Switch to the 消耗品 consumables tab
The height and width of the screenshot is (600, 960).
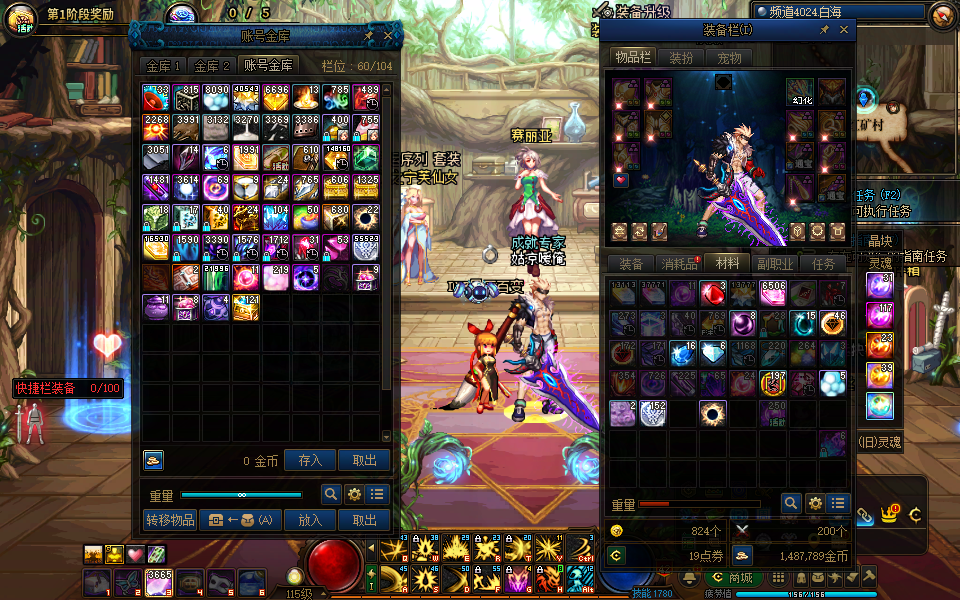(679, 264)
